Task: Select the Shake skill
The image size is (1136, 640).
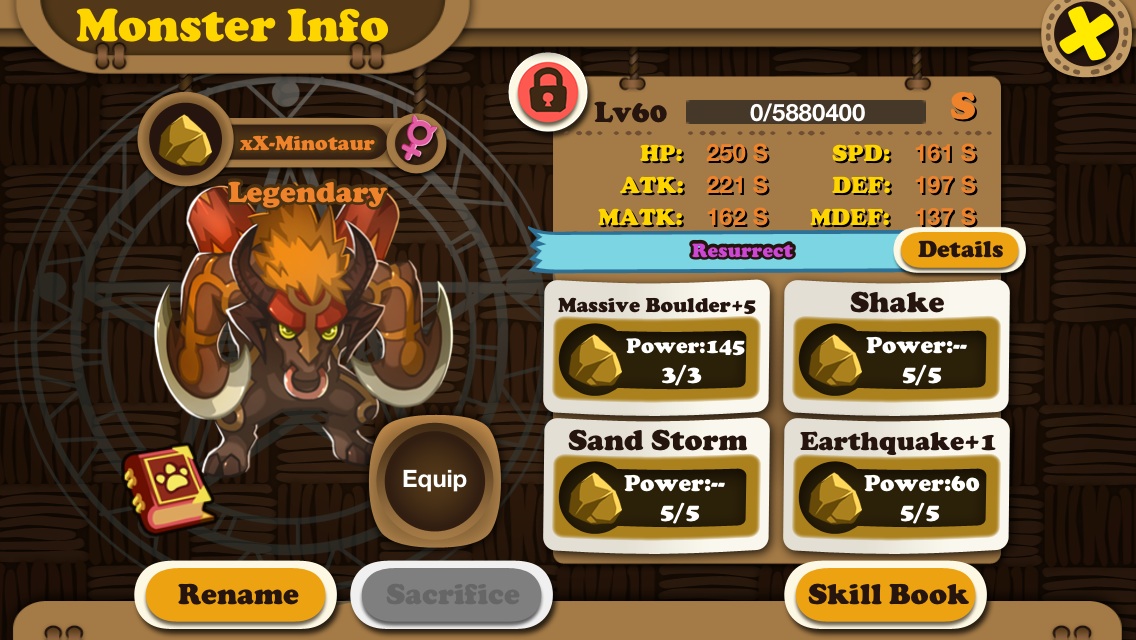Action: coord(896,346)
